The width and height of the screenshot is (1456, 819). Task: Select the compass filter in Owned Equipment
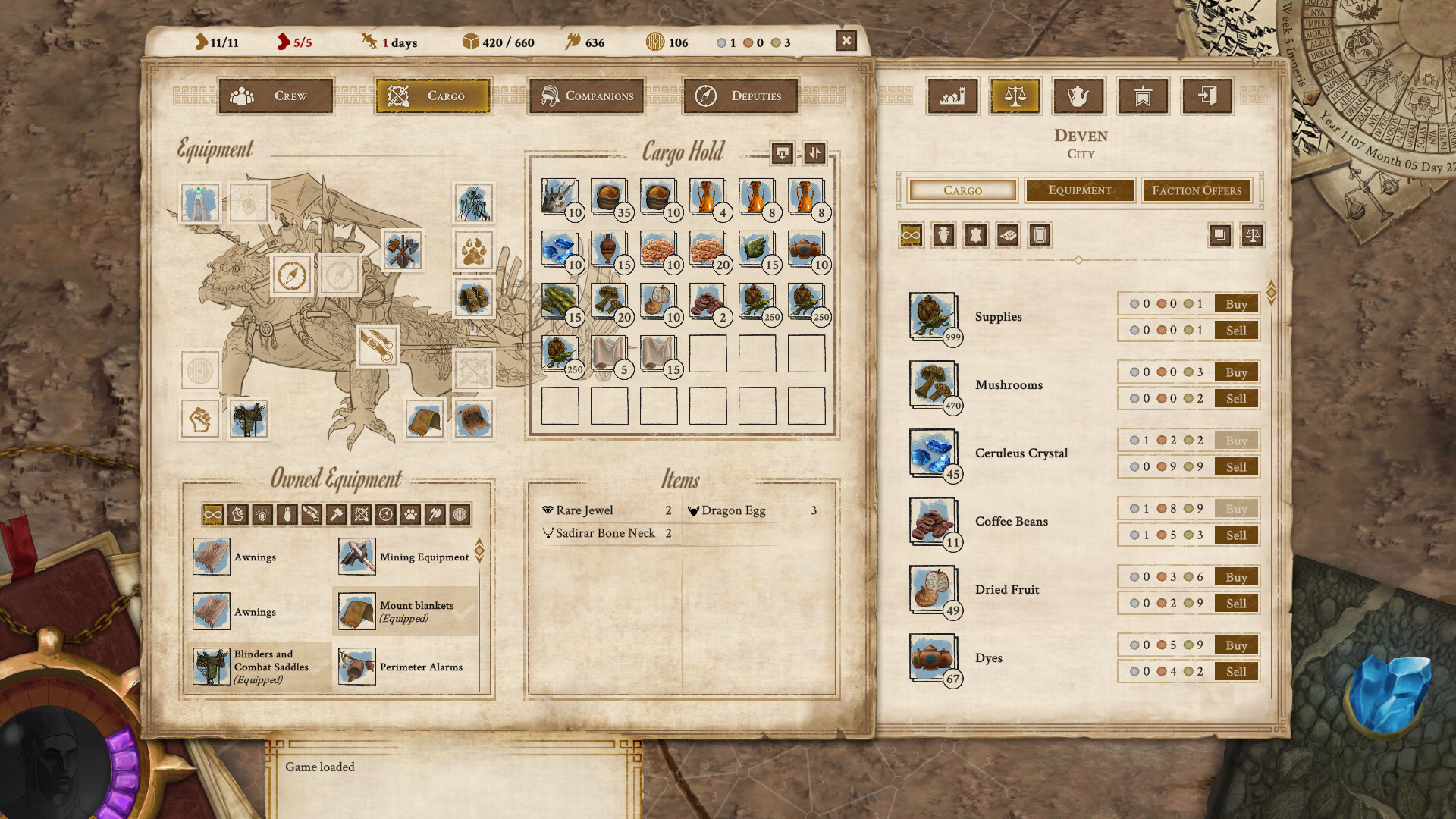pyautogui.click(x=385, y=515)
